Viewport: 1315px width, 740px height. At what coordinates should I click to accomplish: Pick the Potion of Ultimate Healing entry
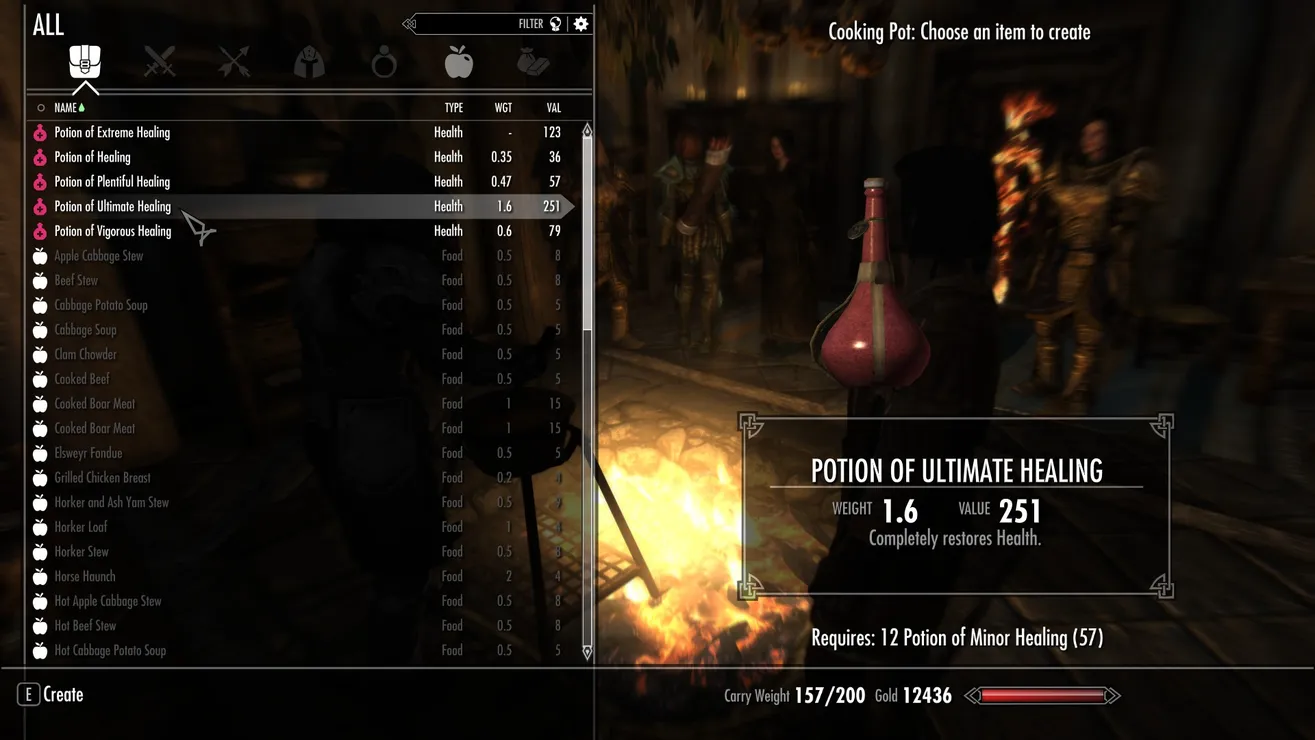click(112, 207)
